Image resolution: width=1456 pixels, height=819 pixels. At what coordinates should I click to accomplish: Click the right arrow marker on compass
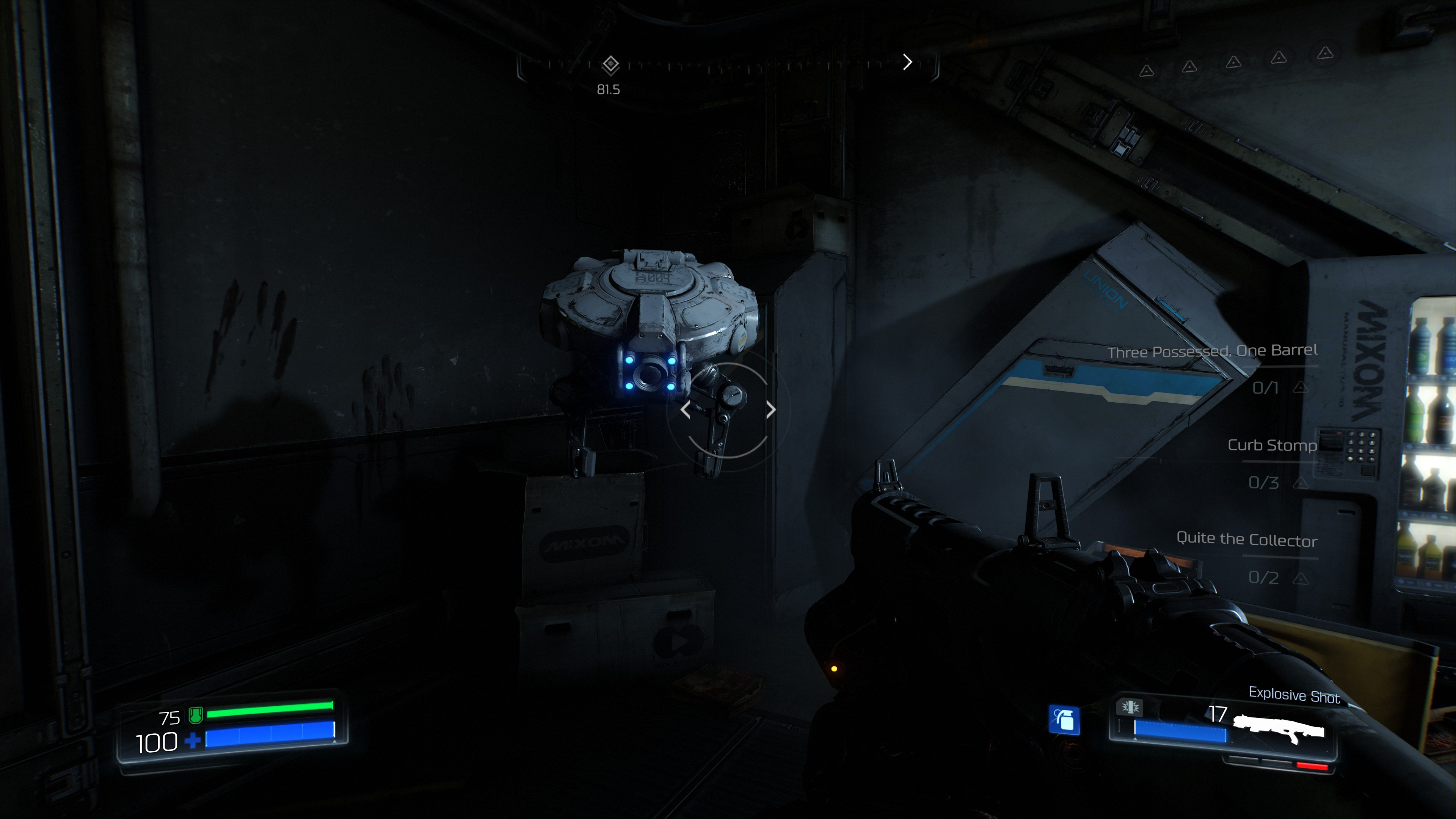point(907,61)
